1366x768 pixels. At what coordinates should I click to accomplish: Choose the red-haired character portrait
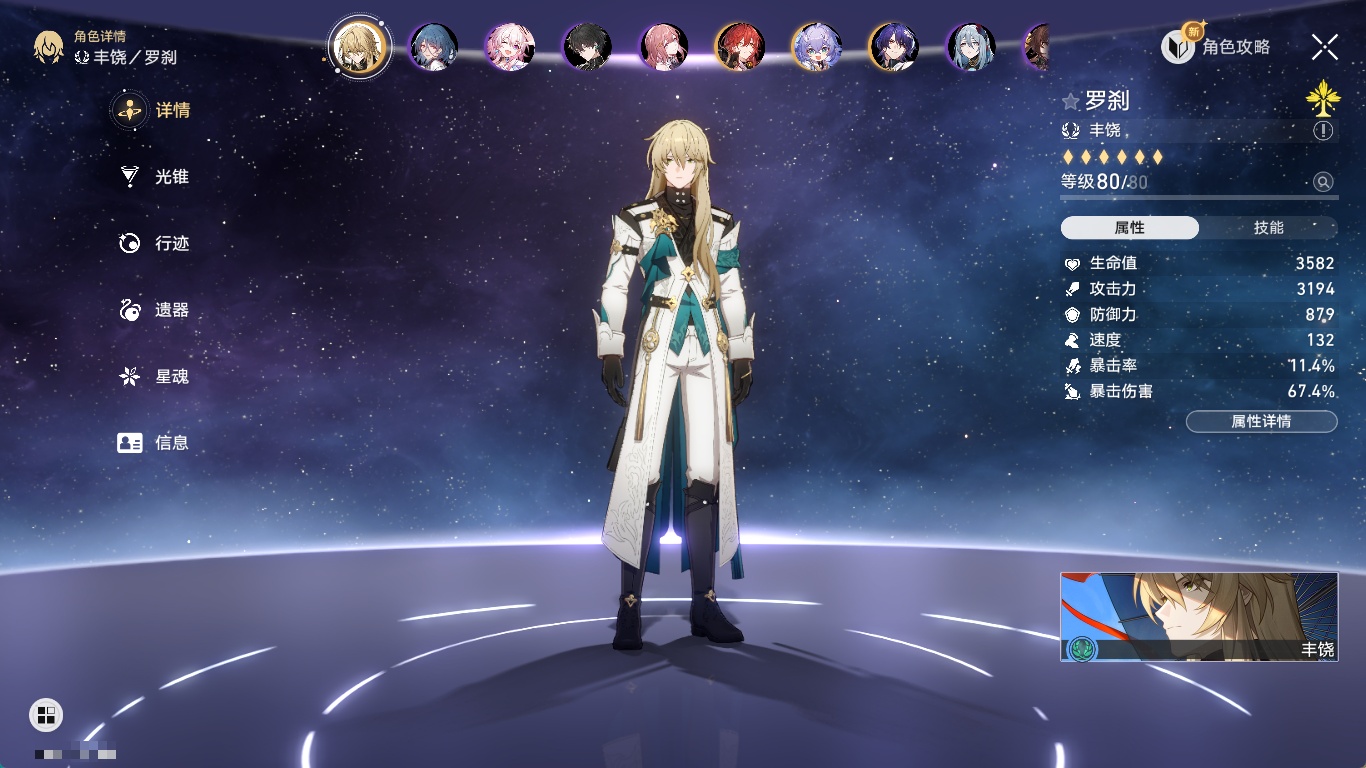(740, 47)
